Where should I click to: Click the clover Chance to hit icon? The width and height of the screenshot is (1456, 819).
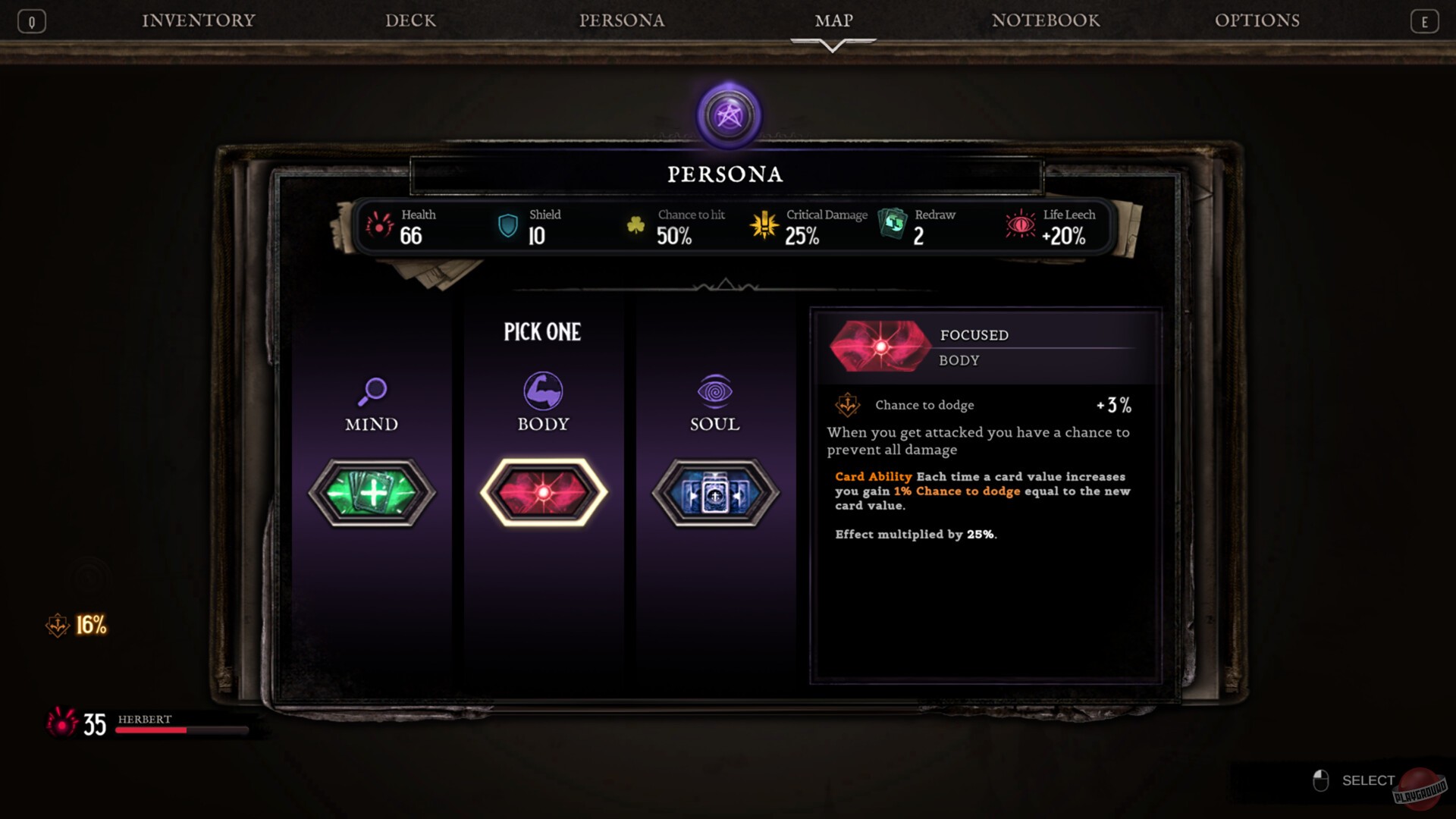(636, 224)
